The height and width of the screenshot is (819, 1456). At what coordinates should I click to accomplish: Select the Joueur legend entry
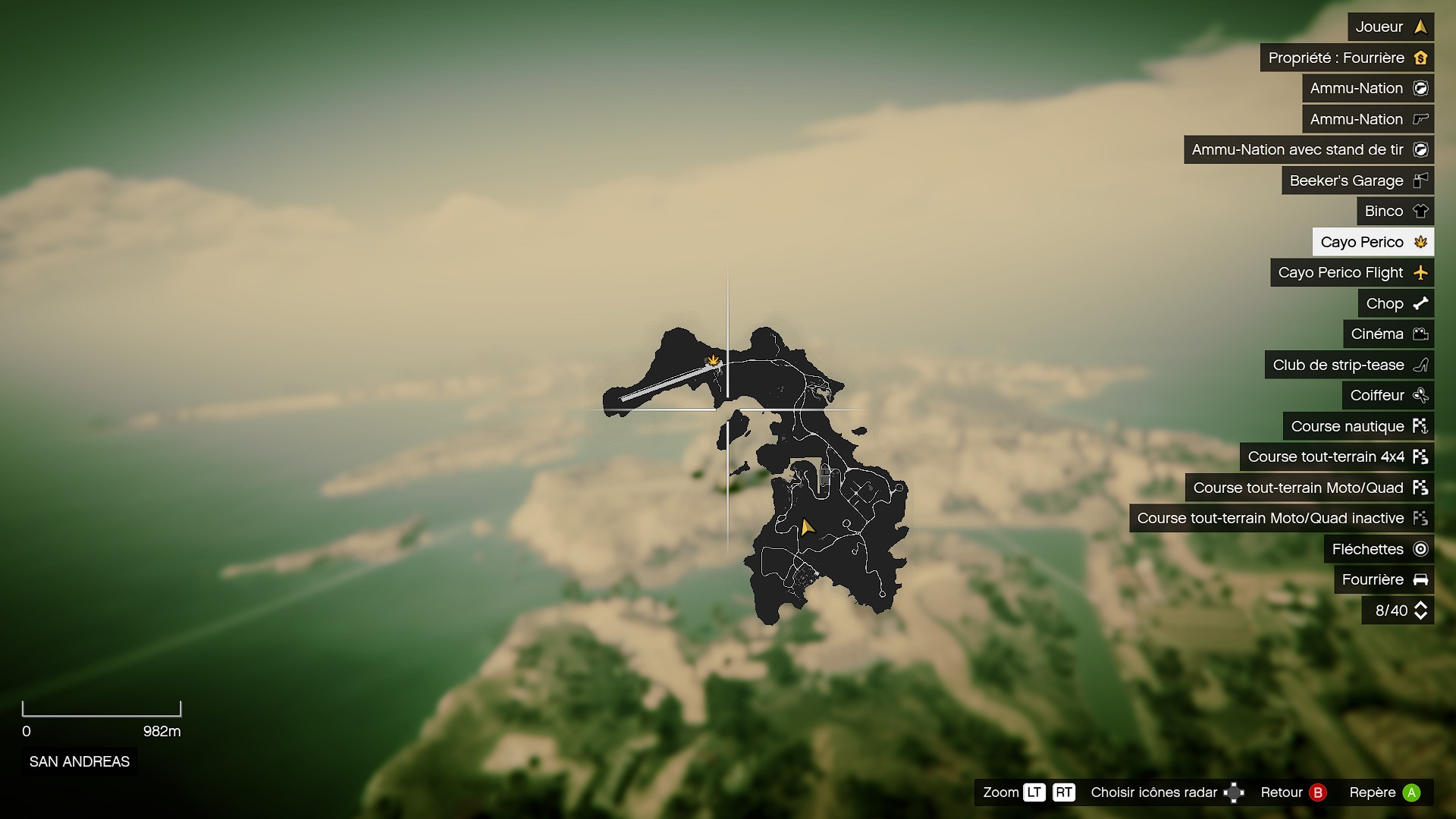point(1390,27)
